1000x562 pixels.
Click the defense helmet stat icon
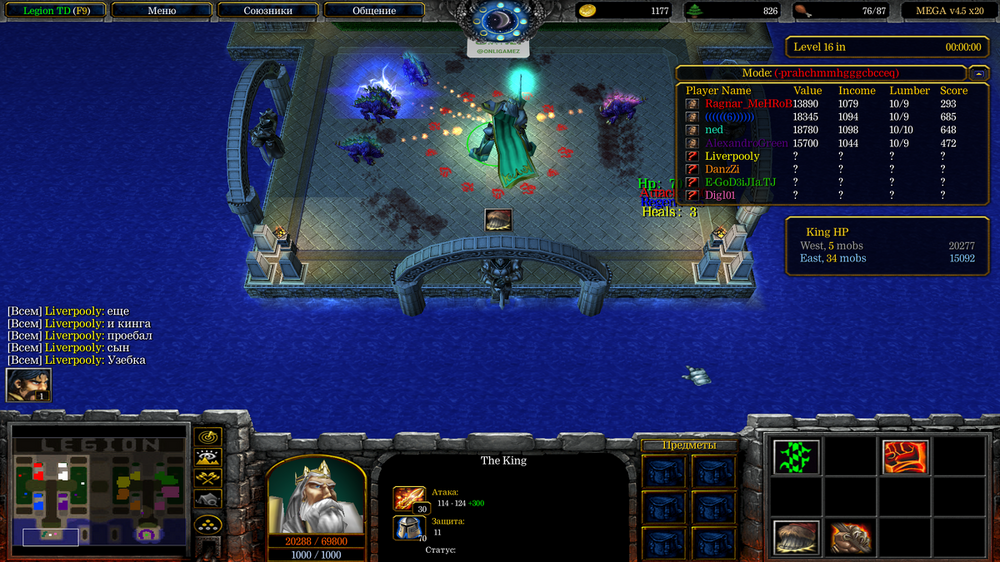(409, 527)
